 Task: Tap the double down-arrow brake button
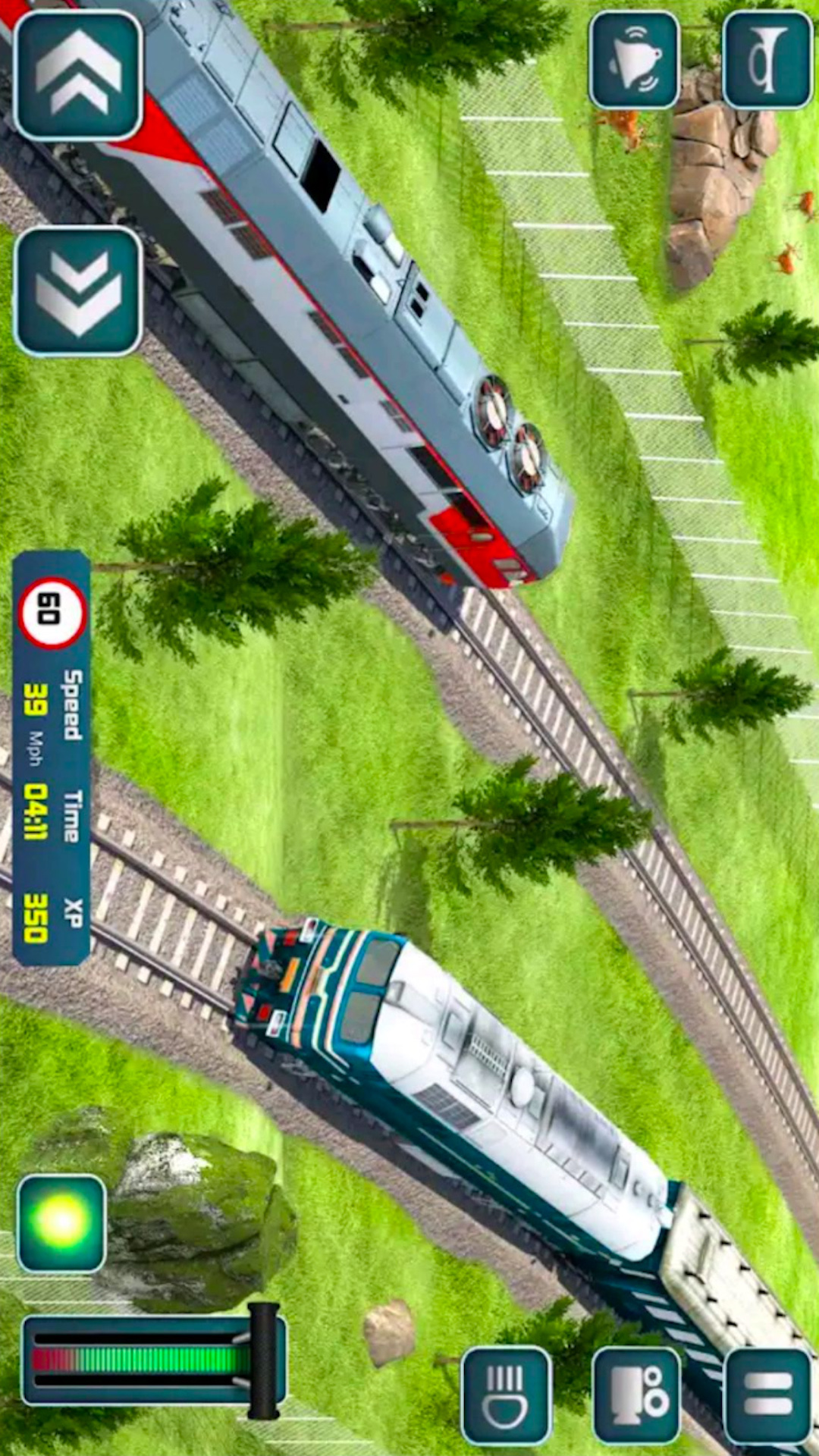tap(78, 291)
